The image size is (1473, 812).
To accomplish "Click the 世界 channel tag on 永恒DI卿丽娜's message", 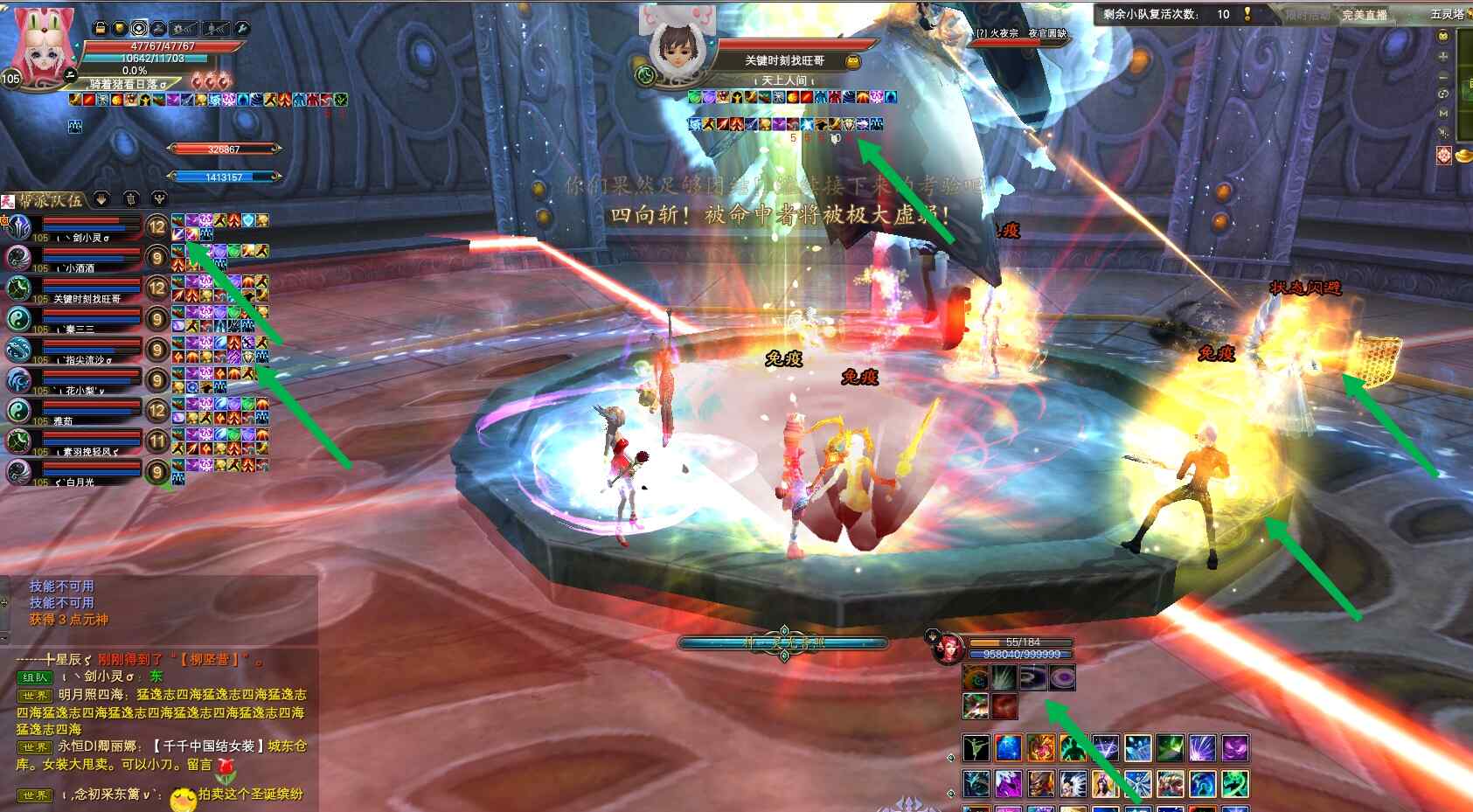I will pos(36,747).
